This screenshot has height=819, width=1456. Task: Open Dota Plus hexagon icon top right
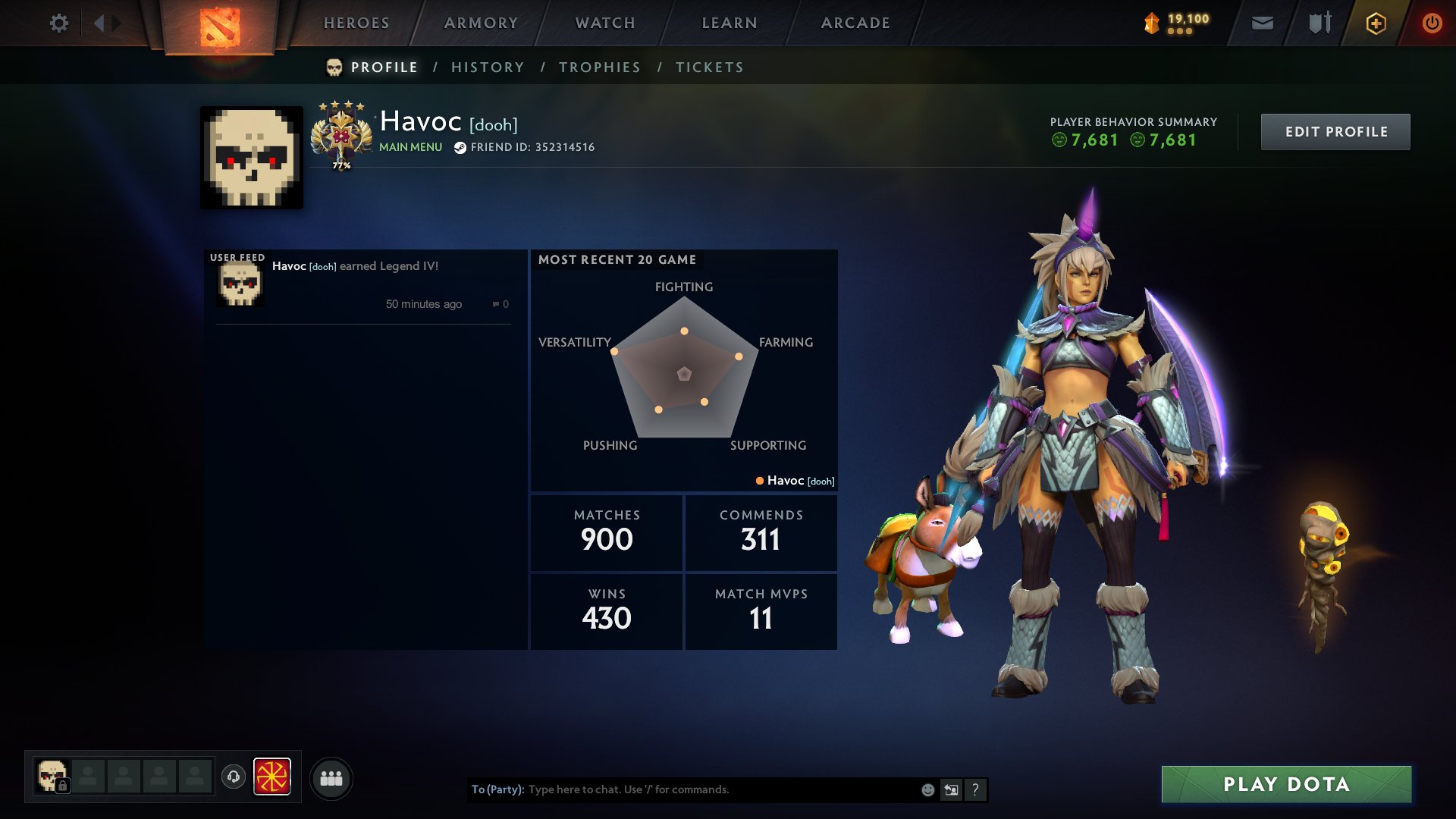coord(1376,23)
